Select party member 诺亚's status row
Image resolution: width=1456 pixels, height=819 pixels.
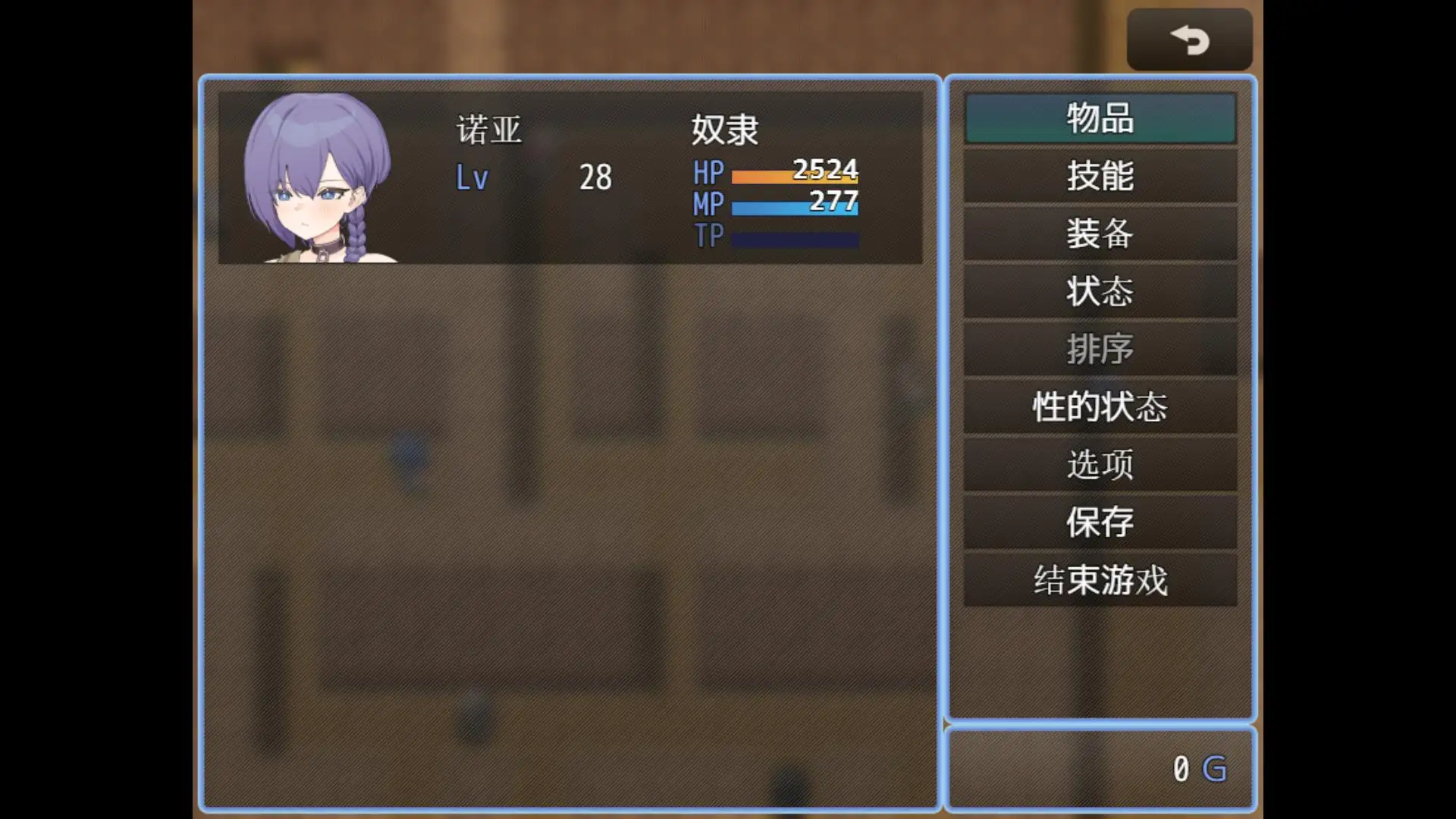tap(570, 178)
